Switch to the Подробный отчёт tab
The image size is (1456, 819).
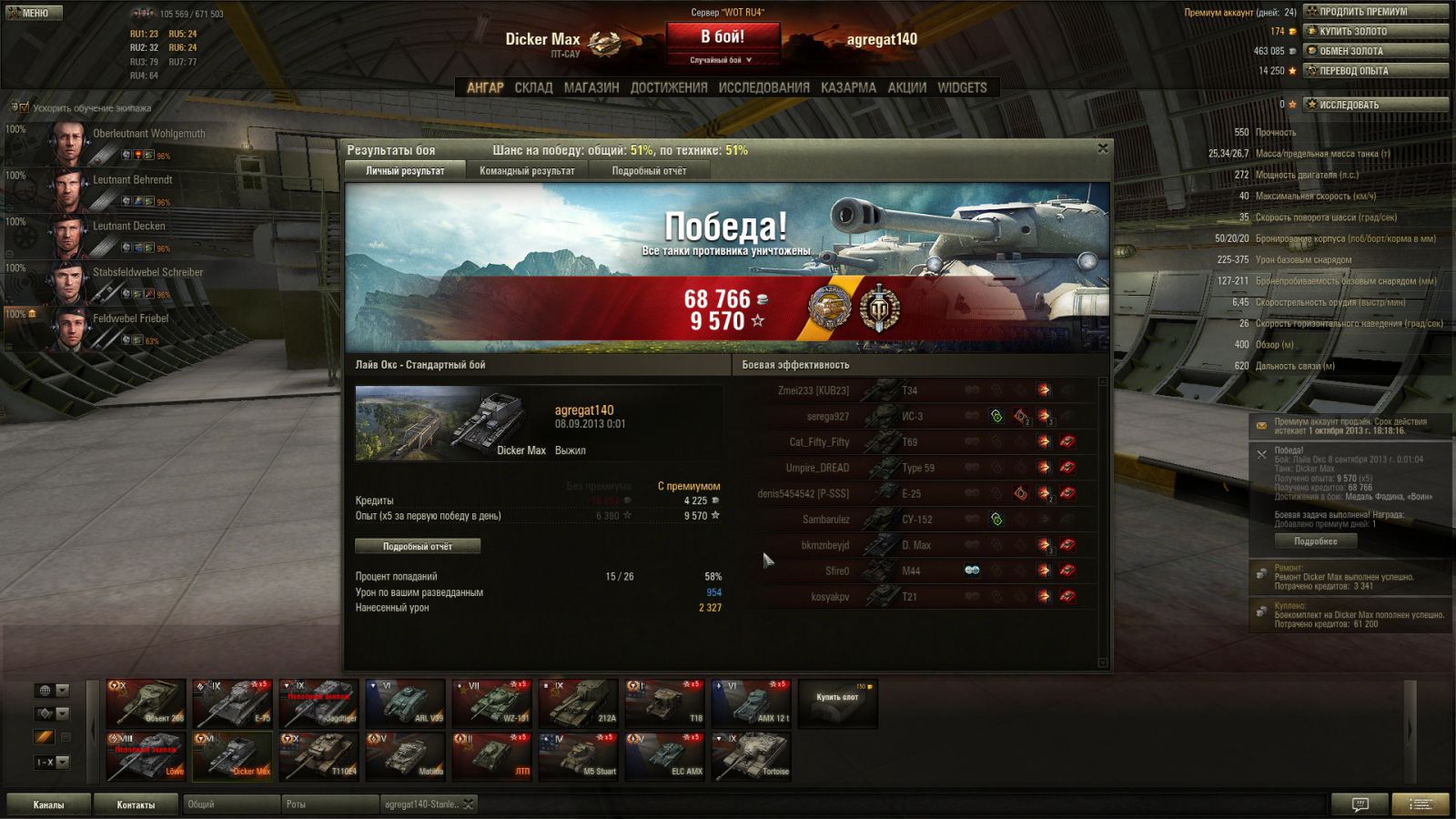(649, 171)
